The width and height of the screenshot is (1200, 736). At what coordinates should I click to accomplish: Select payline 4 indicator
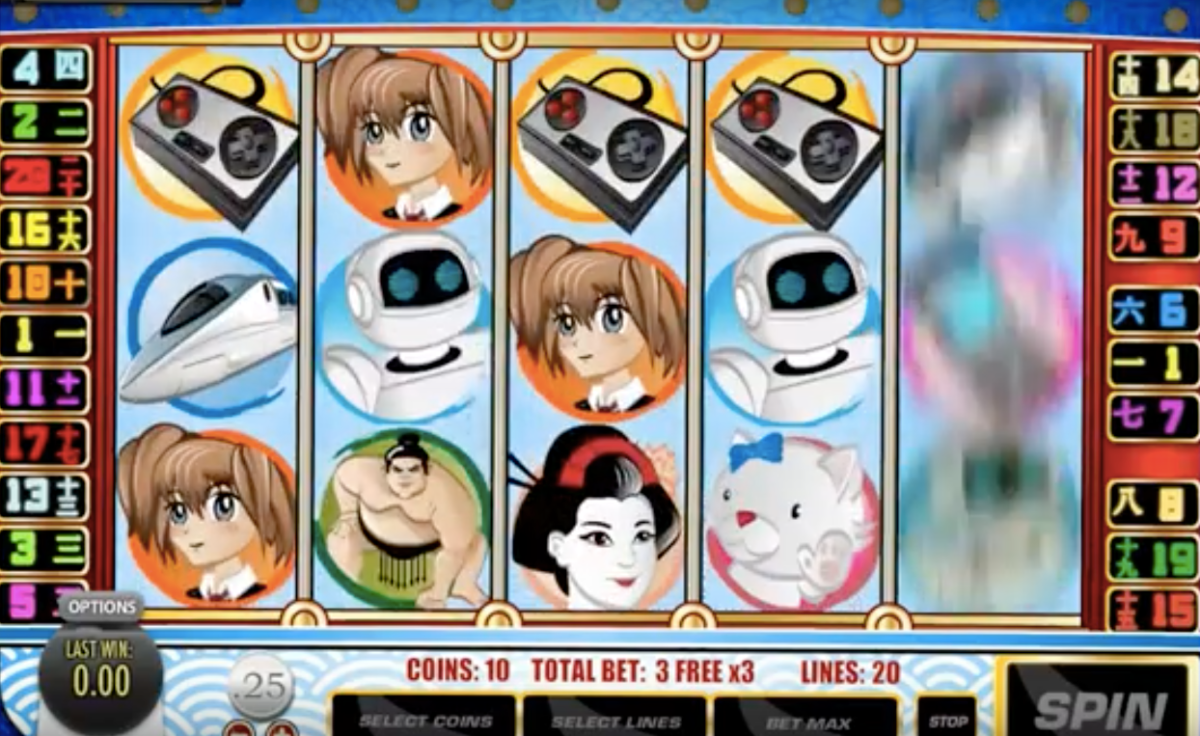[x=46, y=69]
